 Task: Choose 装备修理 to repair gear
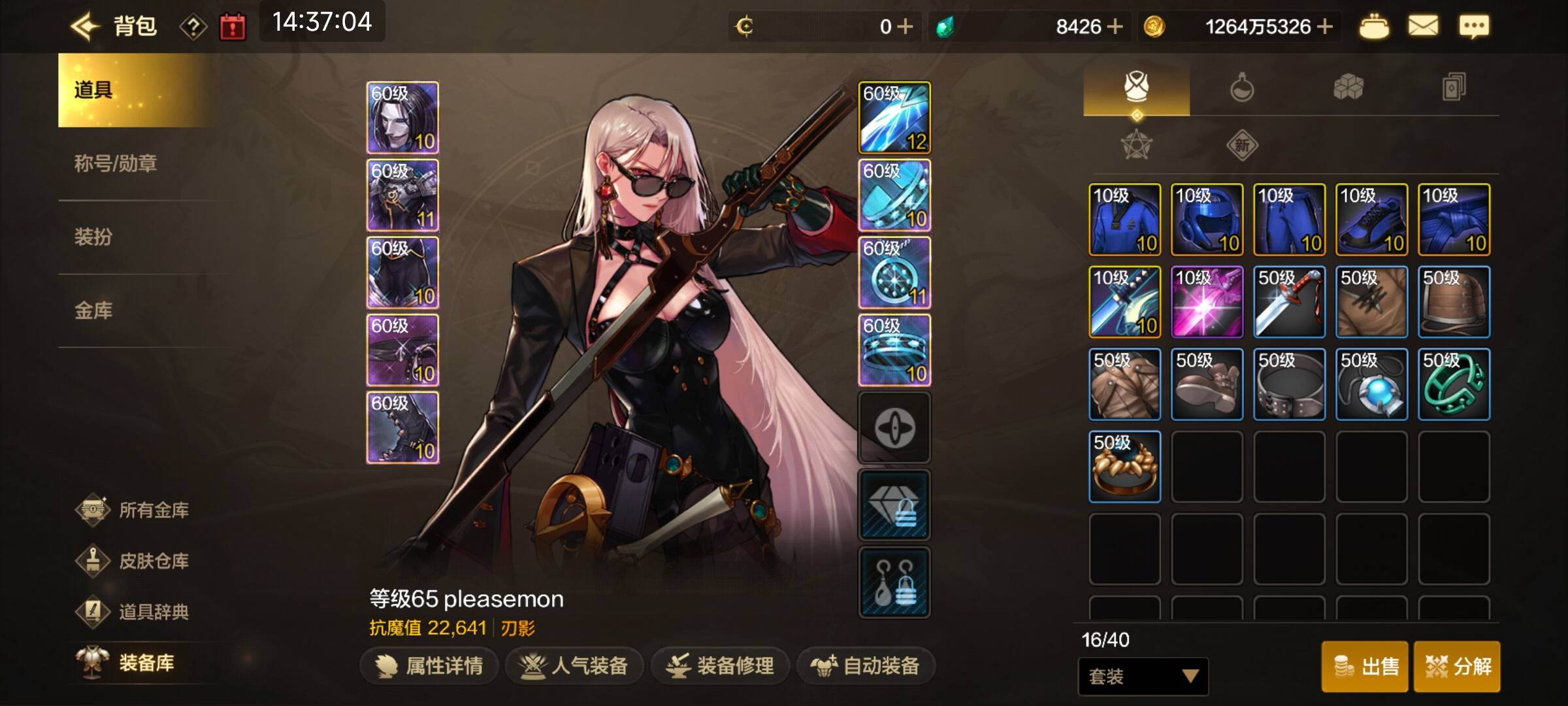tap(720, 666)
